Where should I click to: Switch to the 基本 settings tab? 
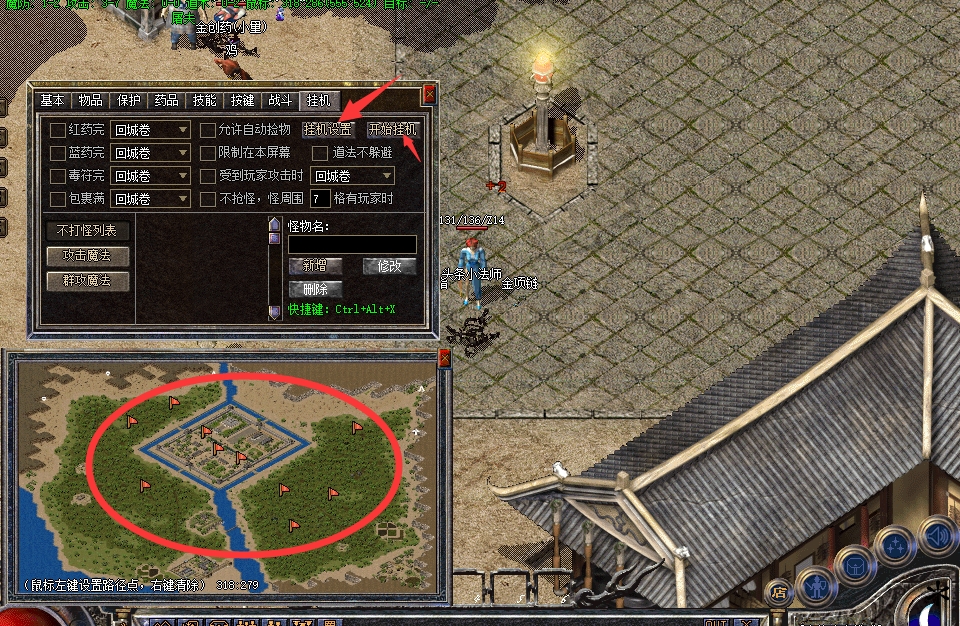[x=52, y=100]
